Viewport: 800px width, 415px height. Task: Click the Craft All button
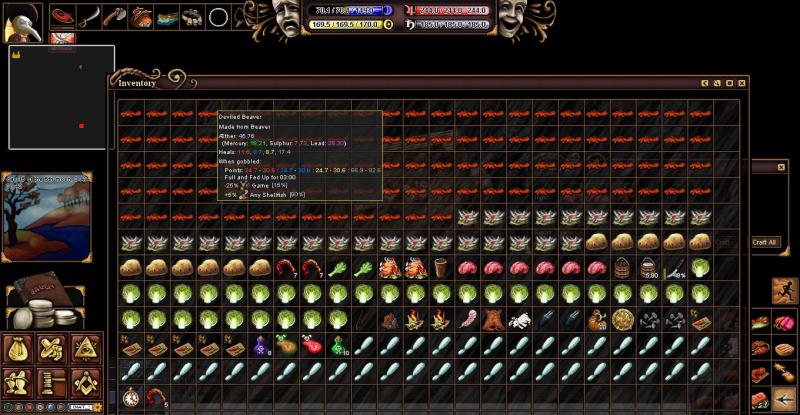766,242
